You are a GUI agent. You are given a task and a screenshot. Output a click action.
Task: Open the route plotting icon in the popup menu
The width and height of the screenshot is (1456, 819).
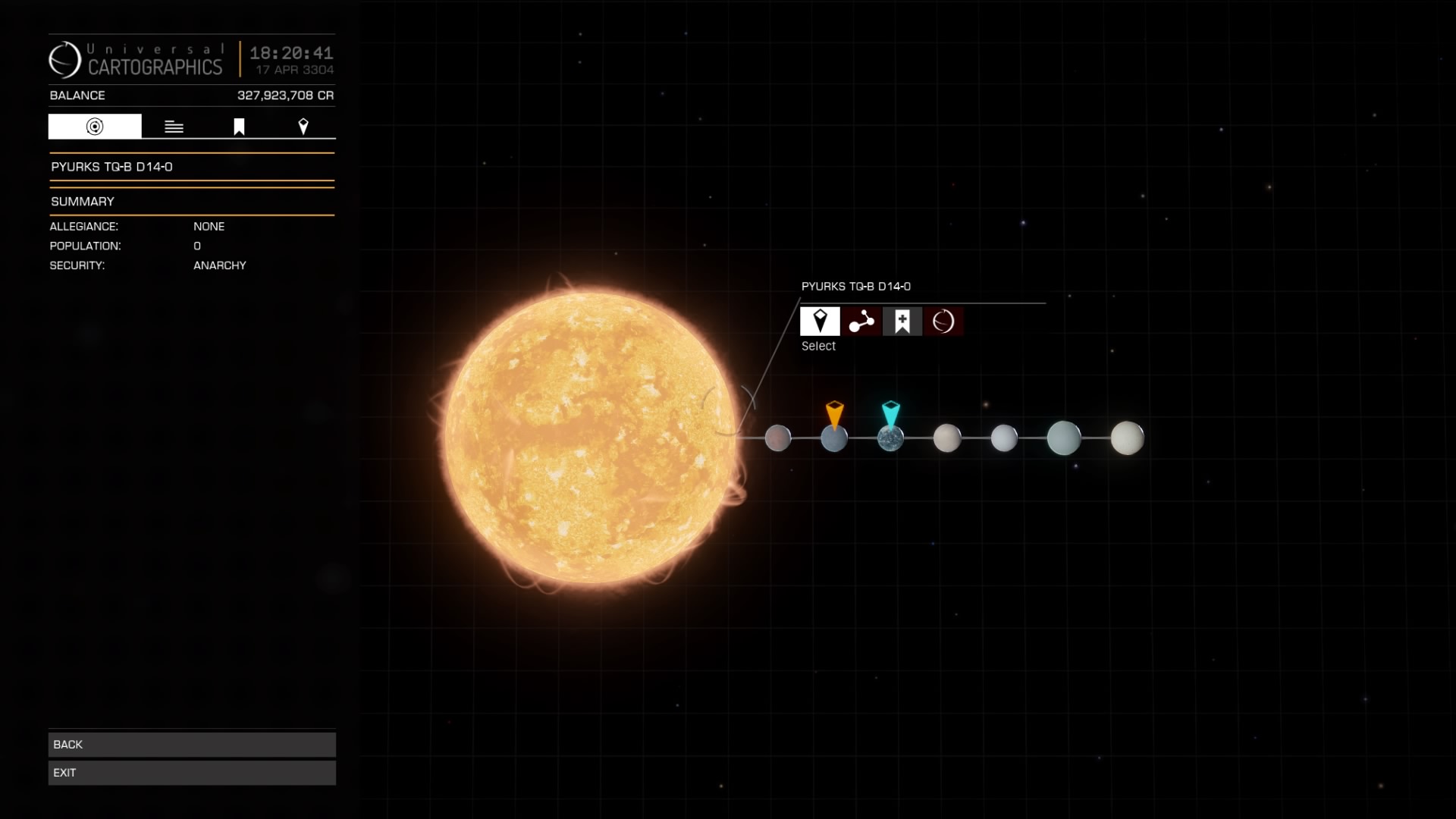coord(861,321)
